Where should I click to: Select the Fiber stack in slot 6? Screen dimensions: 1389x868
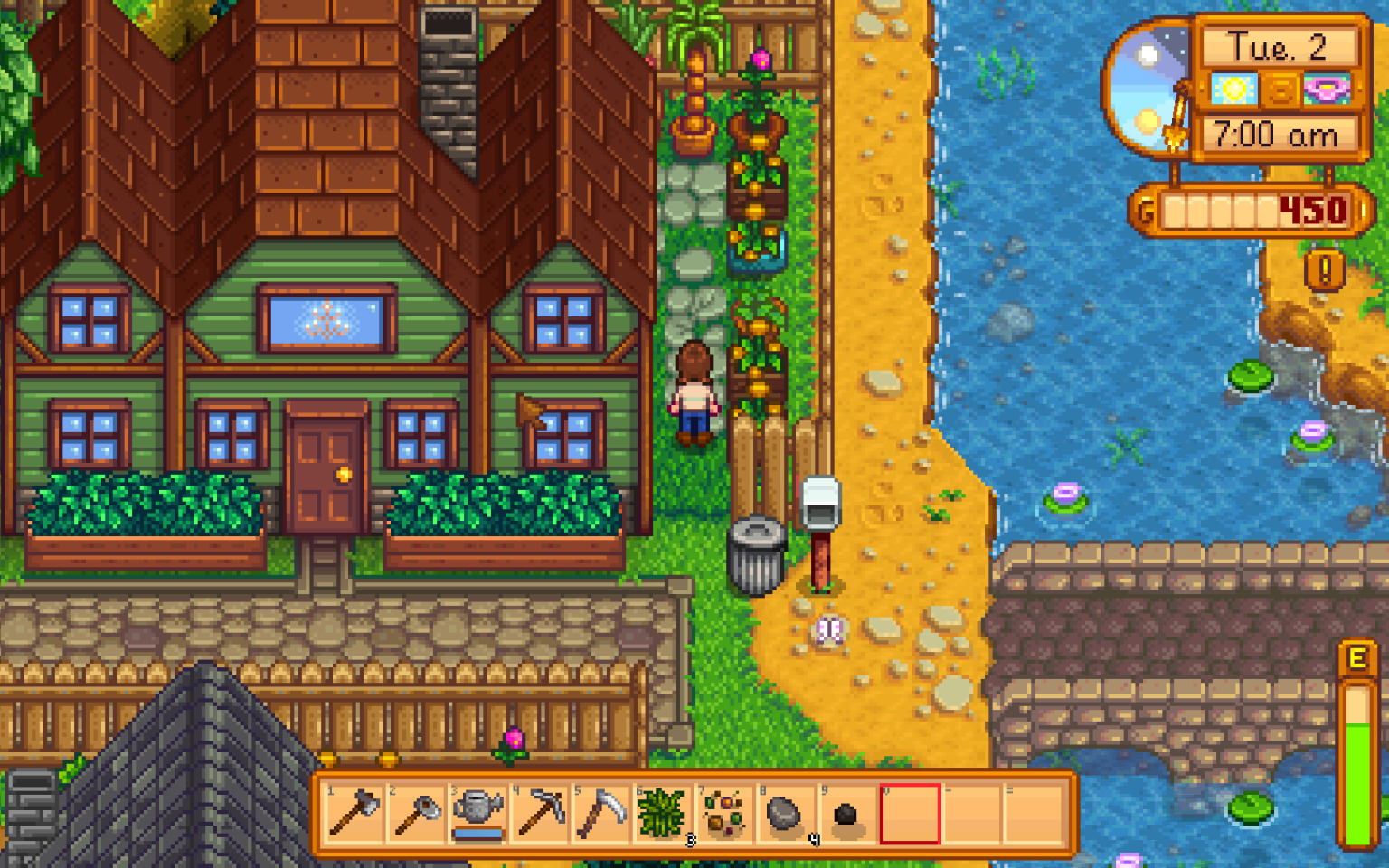coord(659,816)
